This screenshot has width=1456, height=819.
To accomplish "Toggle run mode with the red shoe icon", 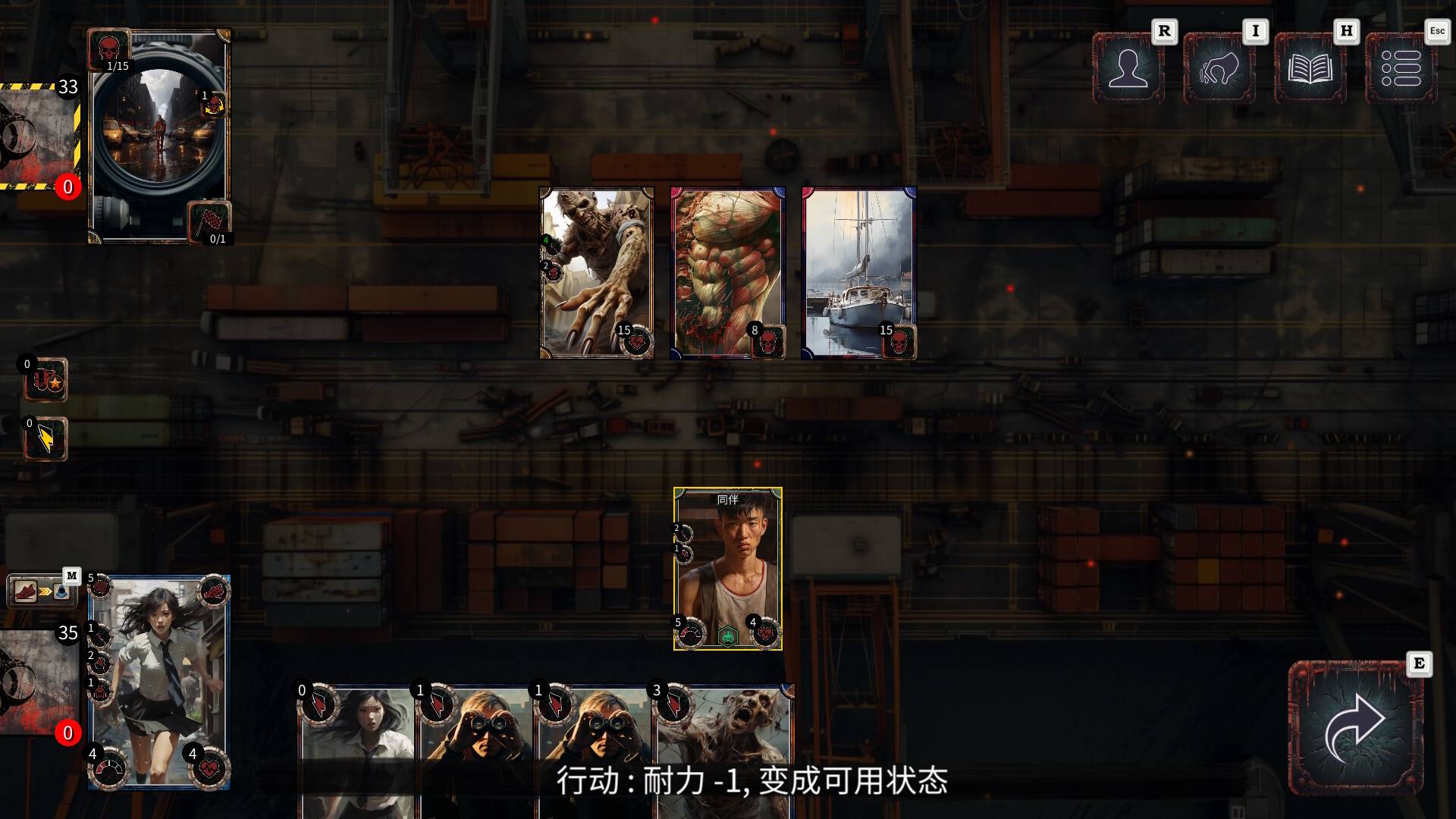I will 27,591.
